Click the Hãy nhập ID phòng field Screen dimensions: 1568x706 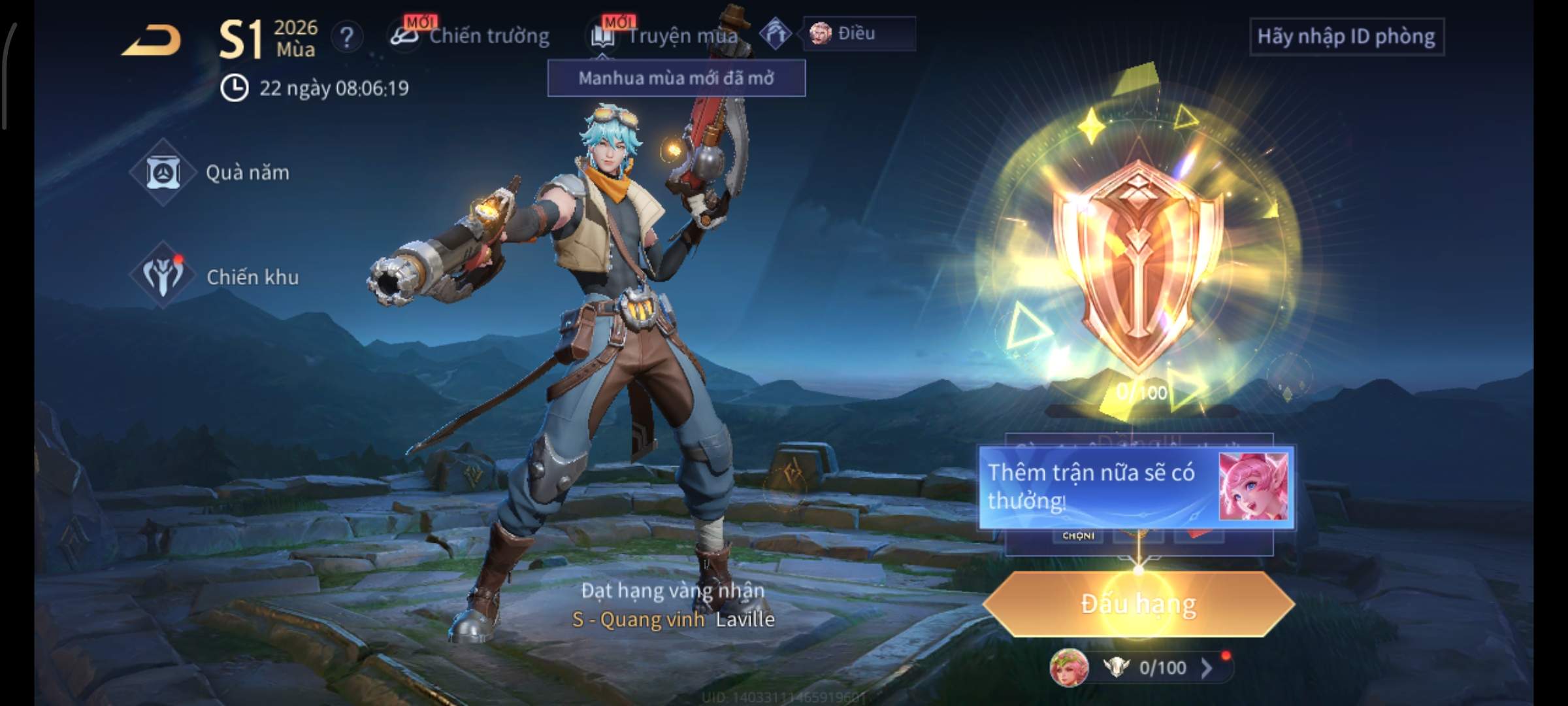[x=1346, y=37]
